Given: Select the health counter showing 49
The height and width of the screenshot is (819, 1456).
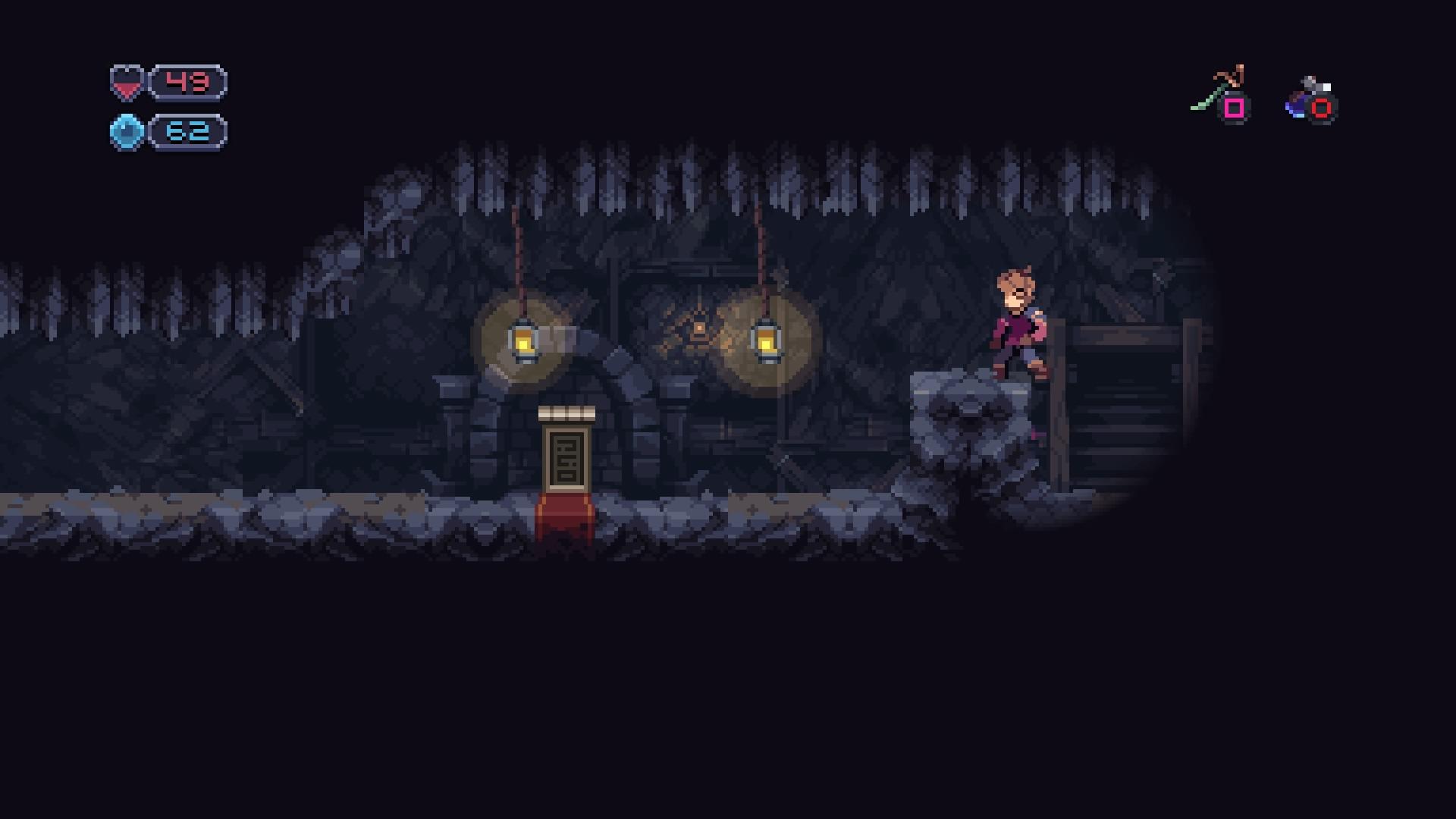Looking at the screenshot, I should tap(187, 81).
